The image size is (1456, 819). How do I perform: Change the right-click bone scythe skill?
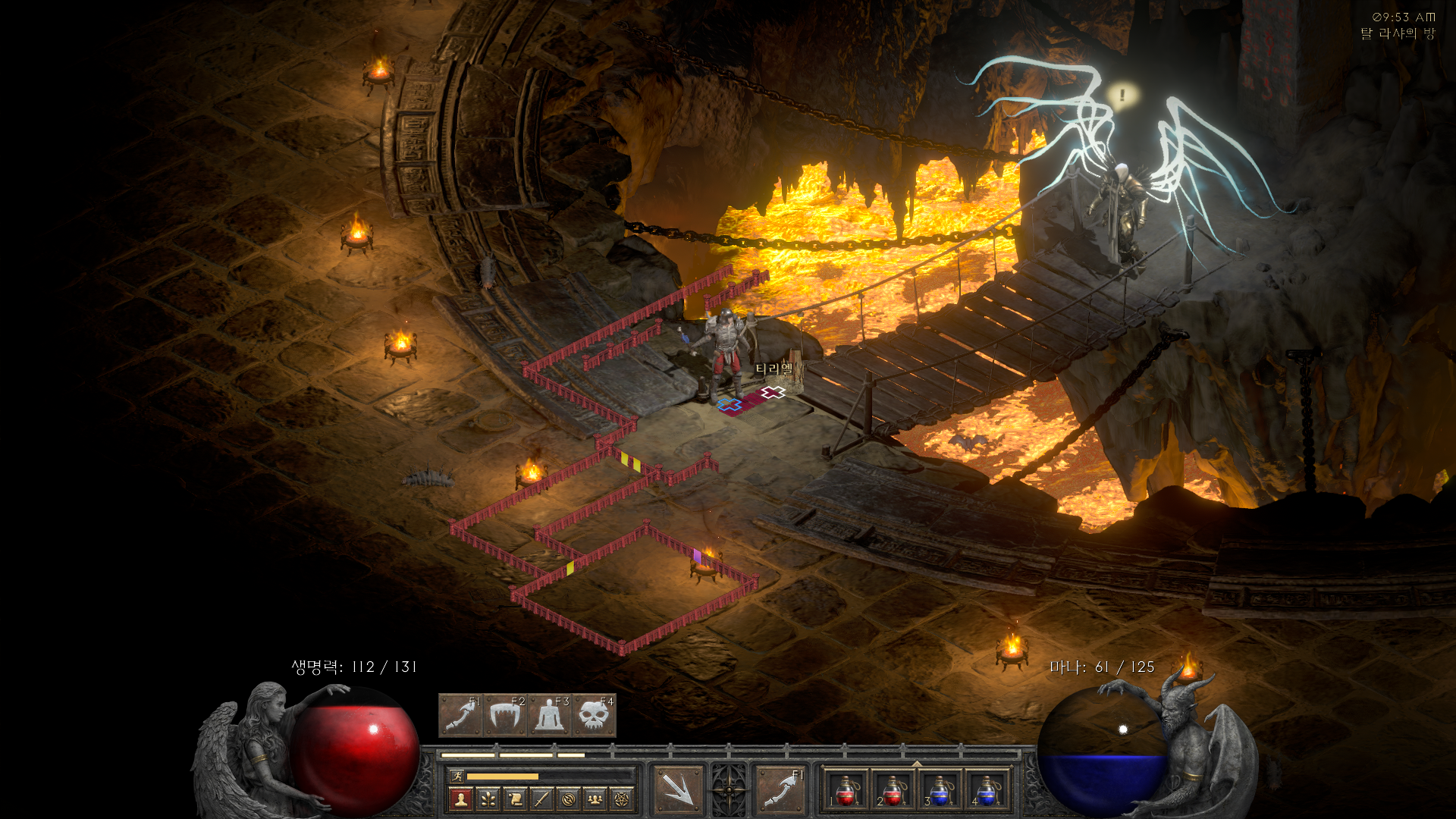coord(780,789)
